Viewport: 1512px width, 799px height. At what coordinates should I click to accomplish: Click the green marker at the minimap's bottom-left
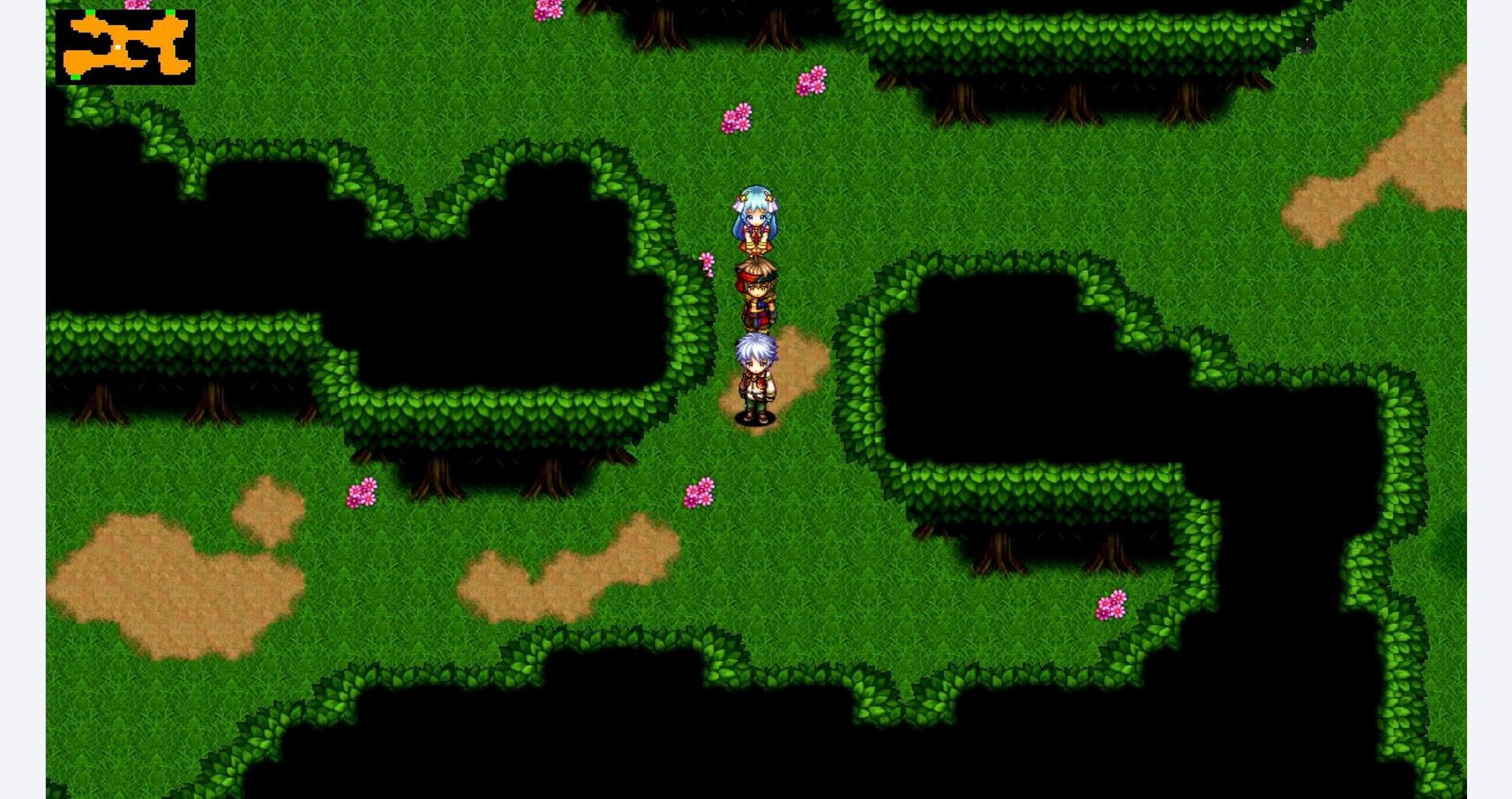point(75,76)
